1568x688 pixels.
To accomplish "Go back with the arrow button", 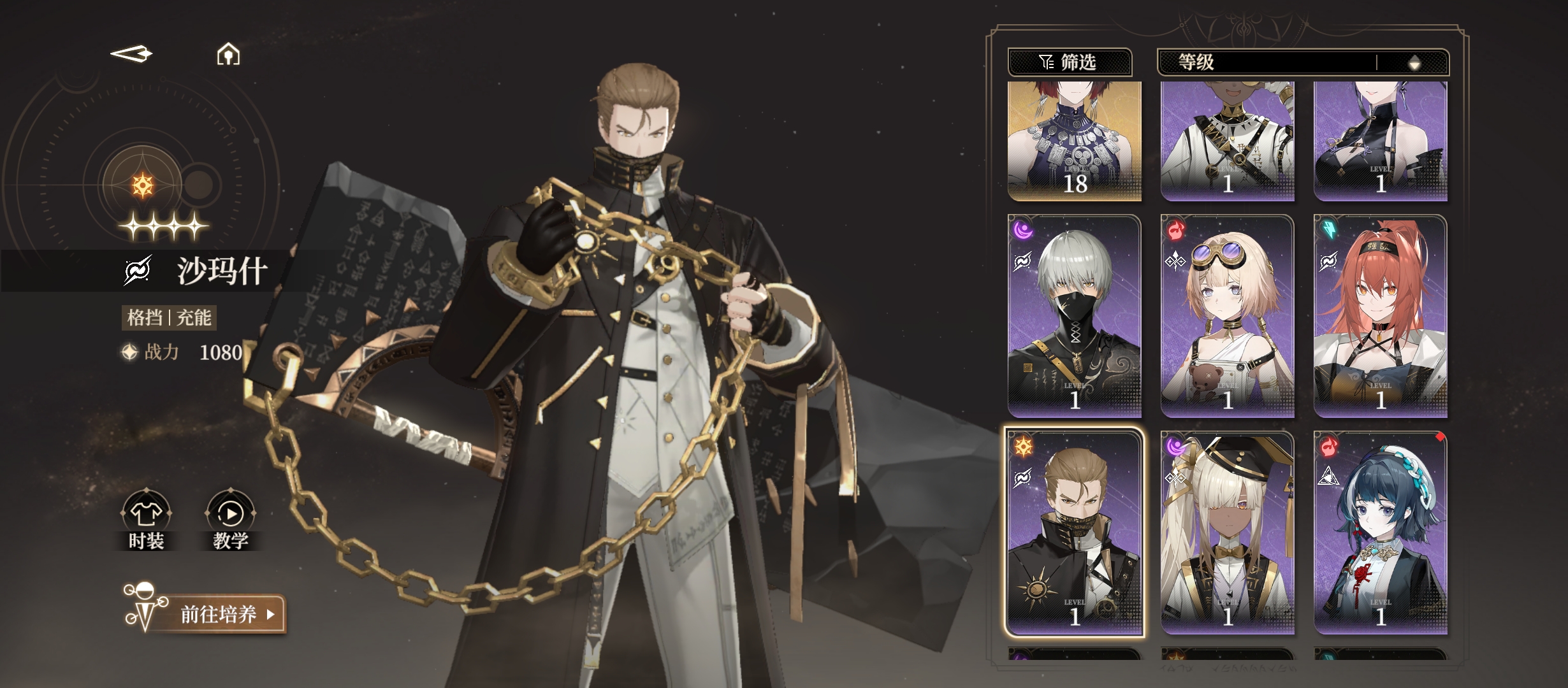I will tap(132, 54).
